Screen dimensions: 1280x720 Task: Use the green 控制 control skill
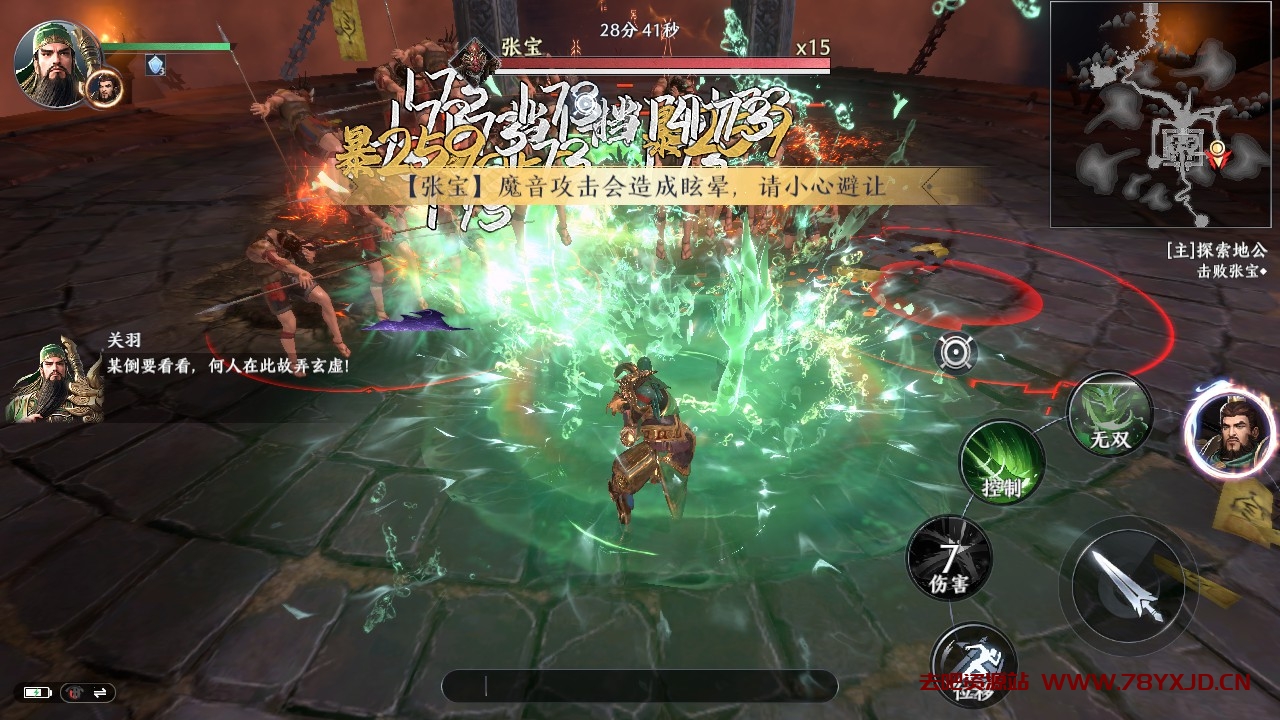tap(1002, 462)
